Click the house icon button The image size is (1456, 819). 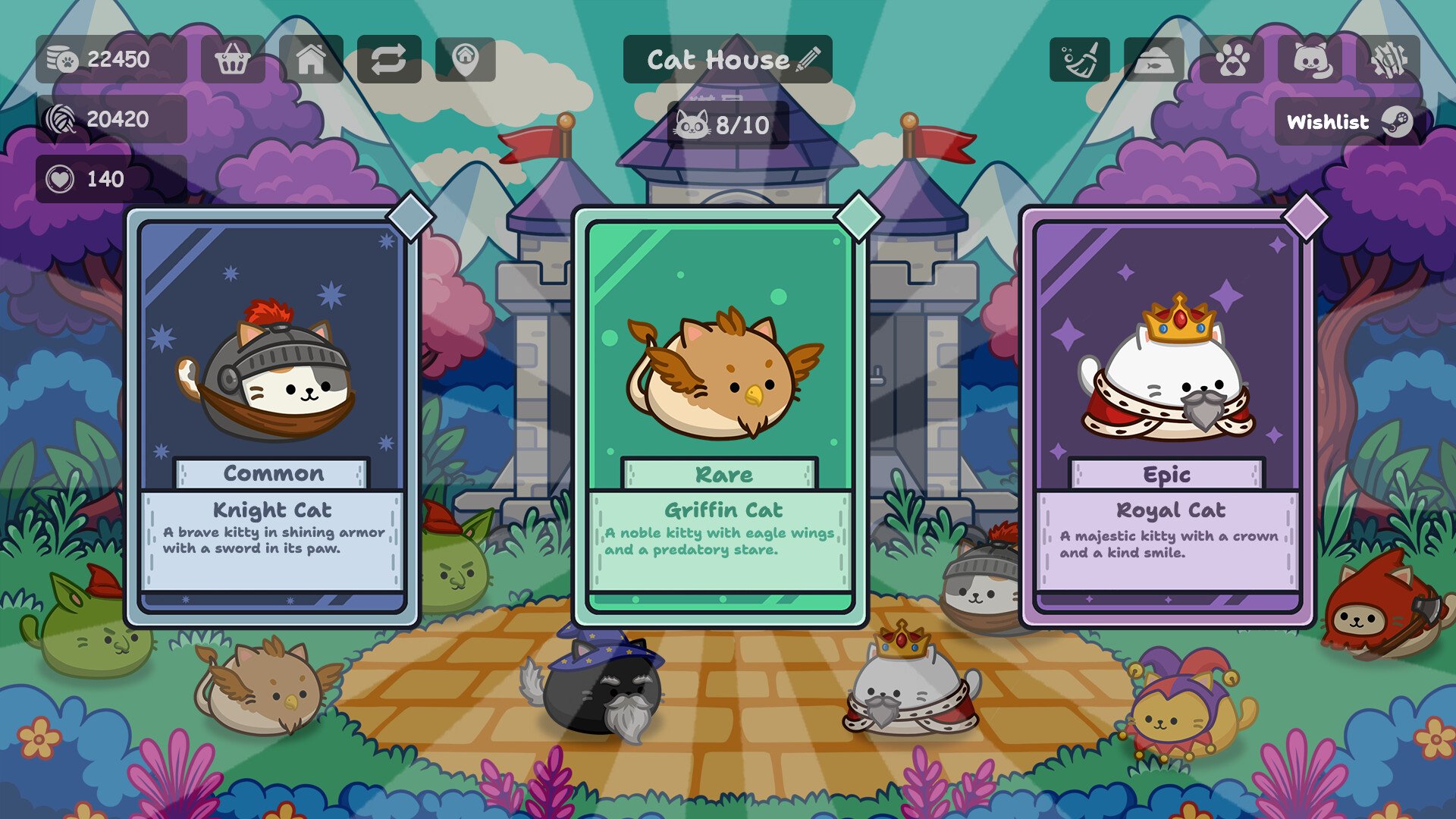311,59
